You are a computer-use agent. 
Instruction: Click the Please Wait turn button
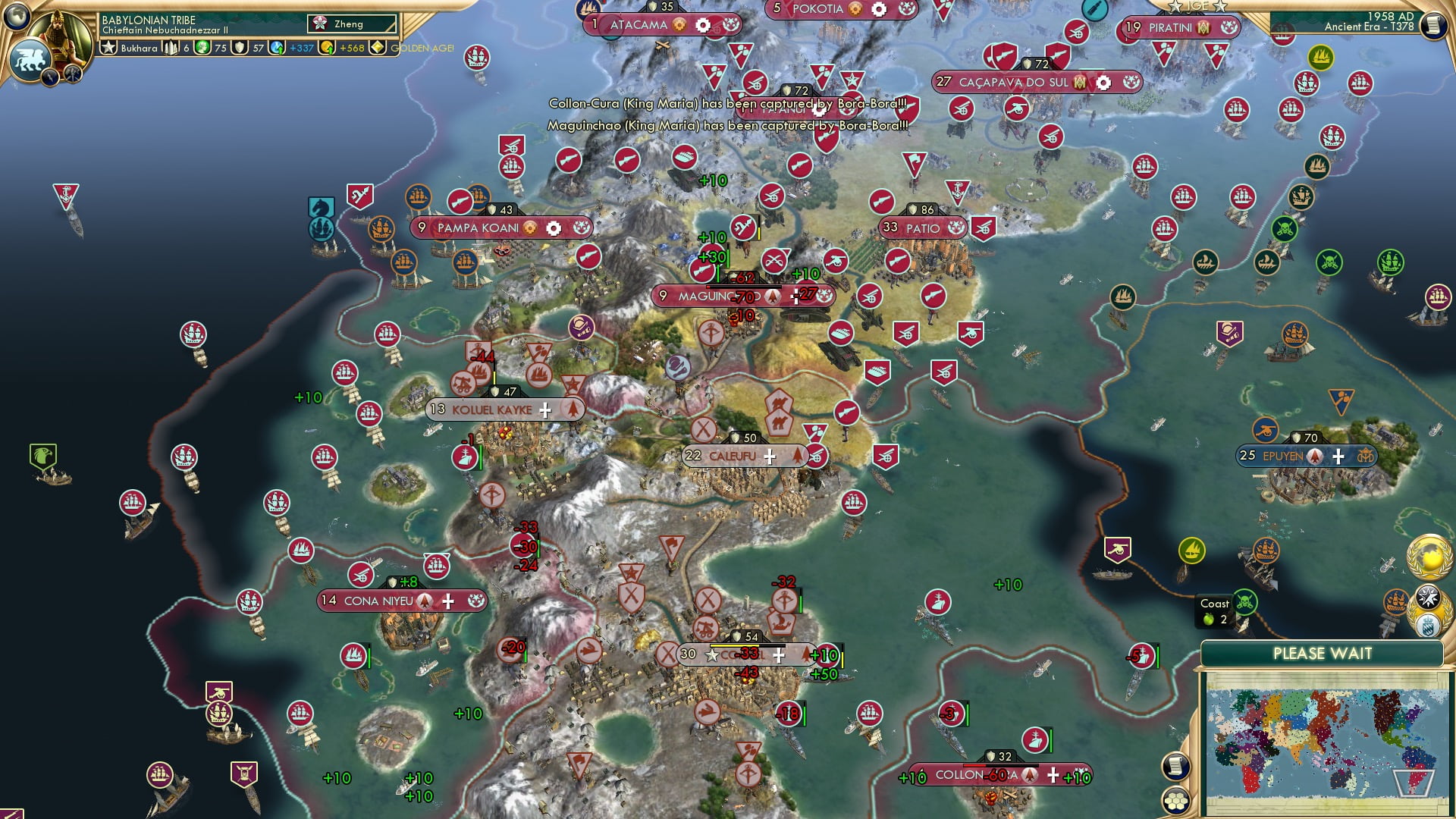[1322, 654]
